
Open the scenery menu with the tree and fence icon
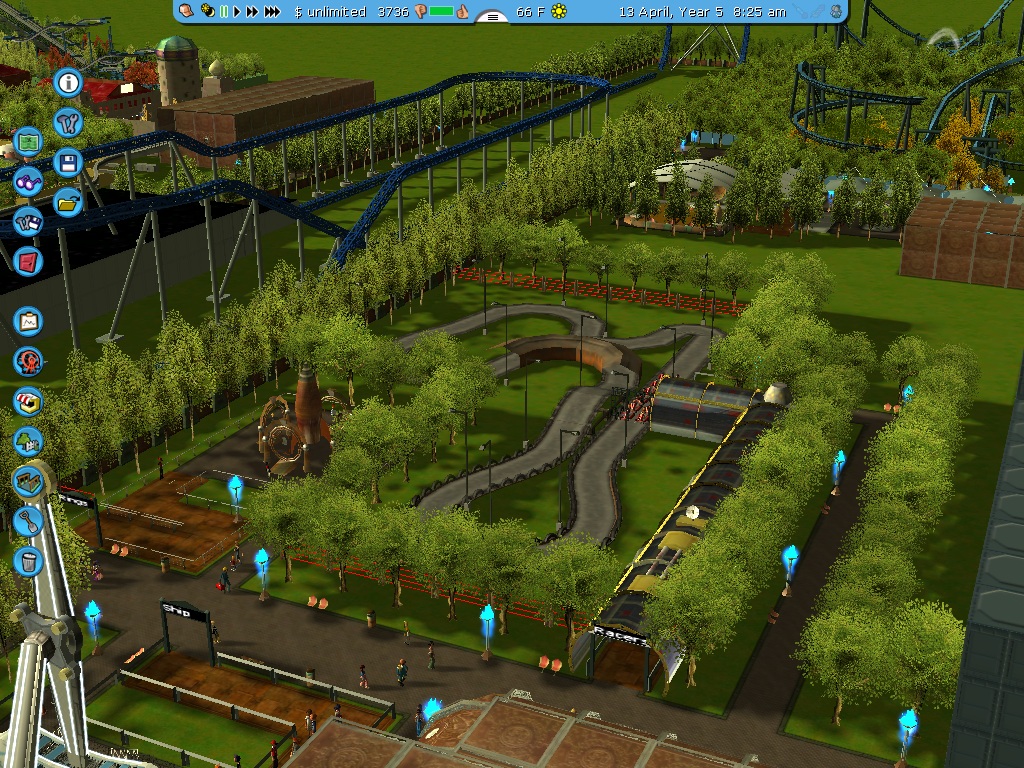29,441
